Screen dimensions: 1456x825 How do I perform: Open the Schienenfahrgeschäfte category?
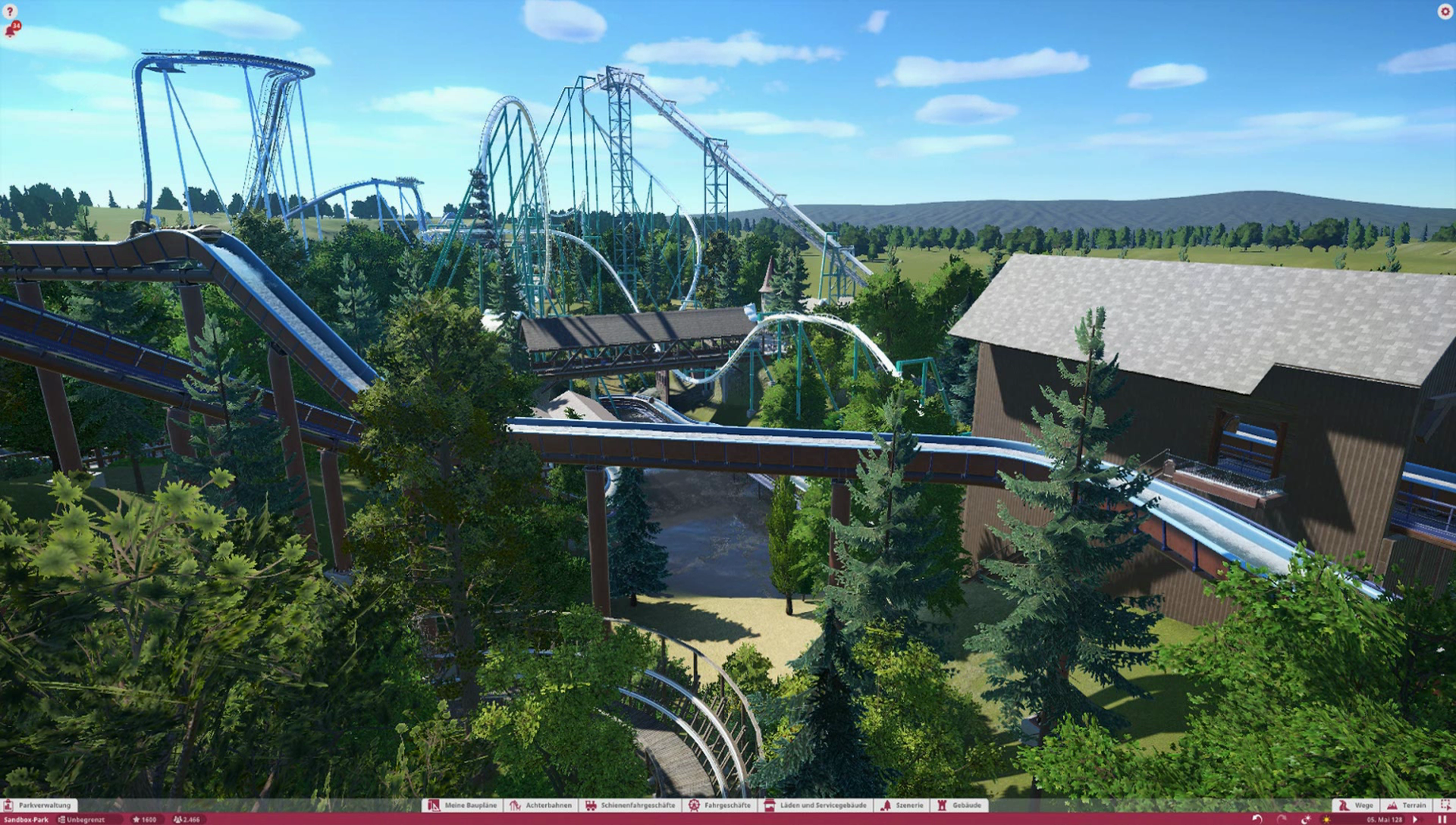pyautogui.click(x=630, y=805)
